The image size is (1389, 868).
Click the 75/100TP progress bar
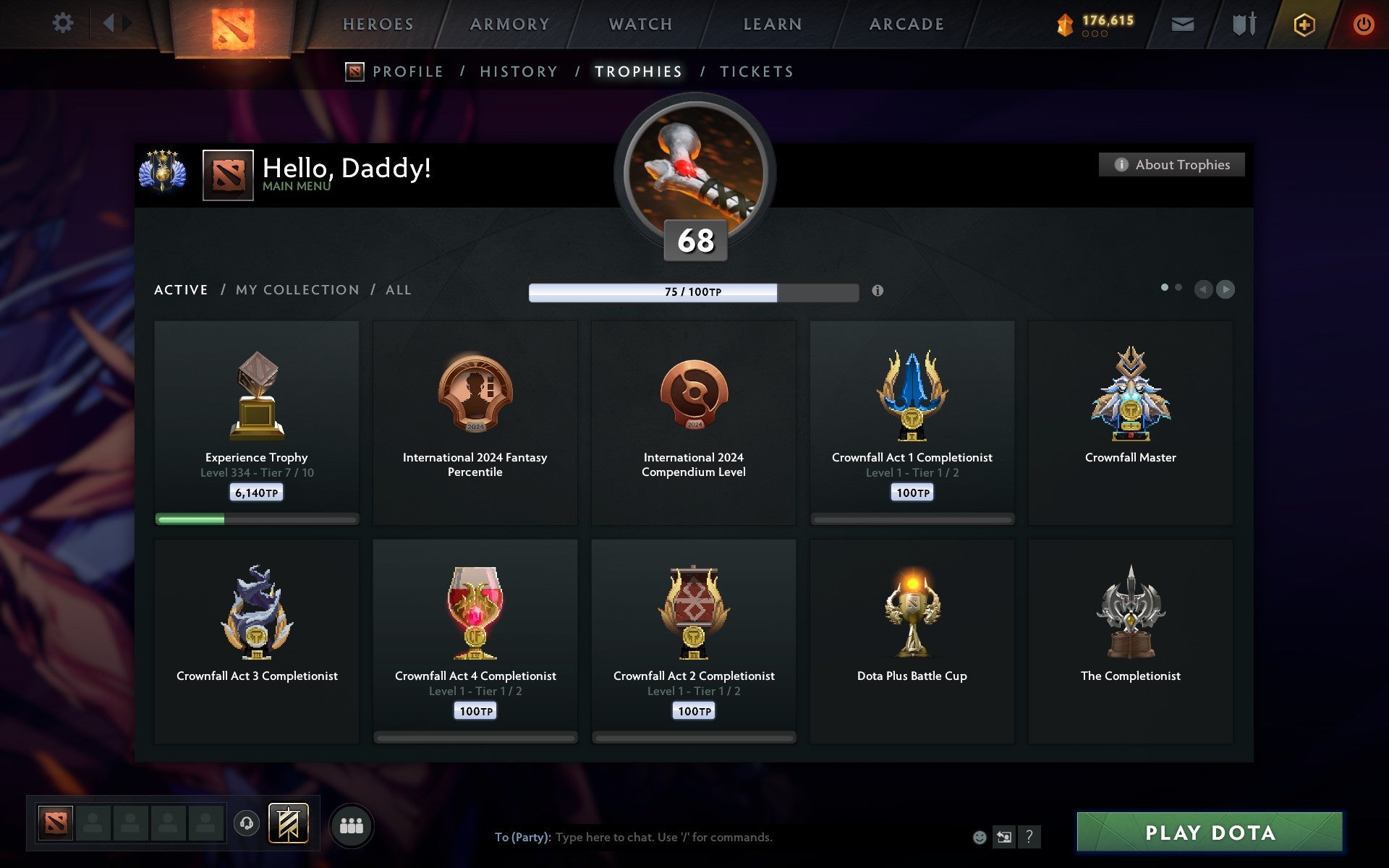click(x=692, y=292)
